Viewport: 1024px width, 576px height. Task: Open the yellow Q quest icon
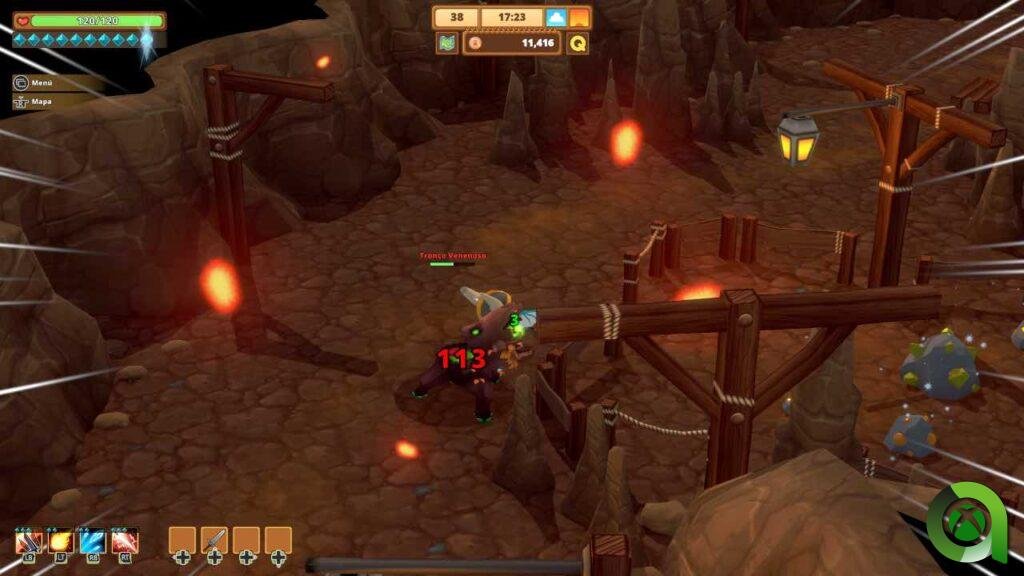(578, 43)
